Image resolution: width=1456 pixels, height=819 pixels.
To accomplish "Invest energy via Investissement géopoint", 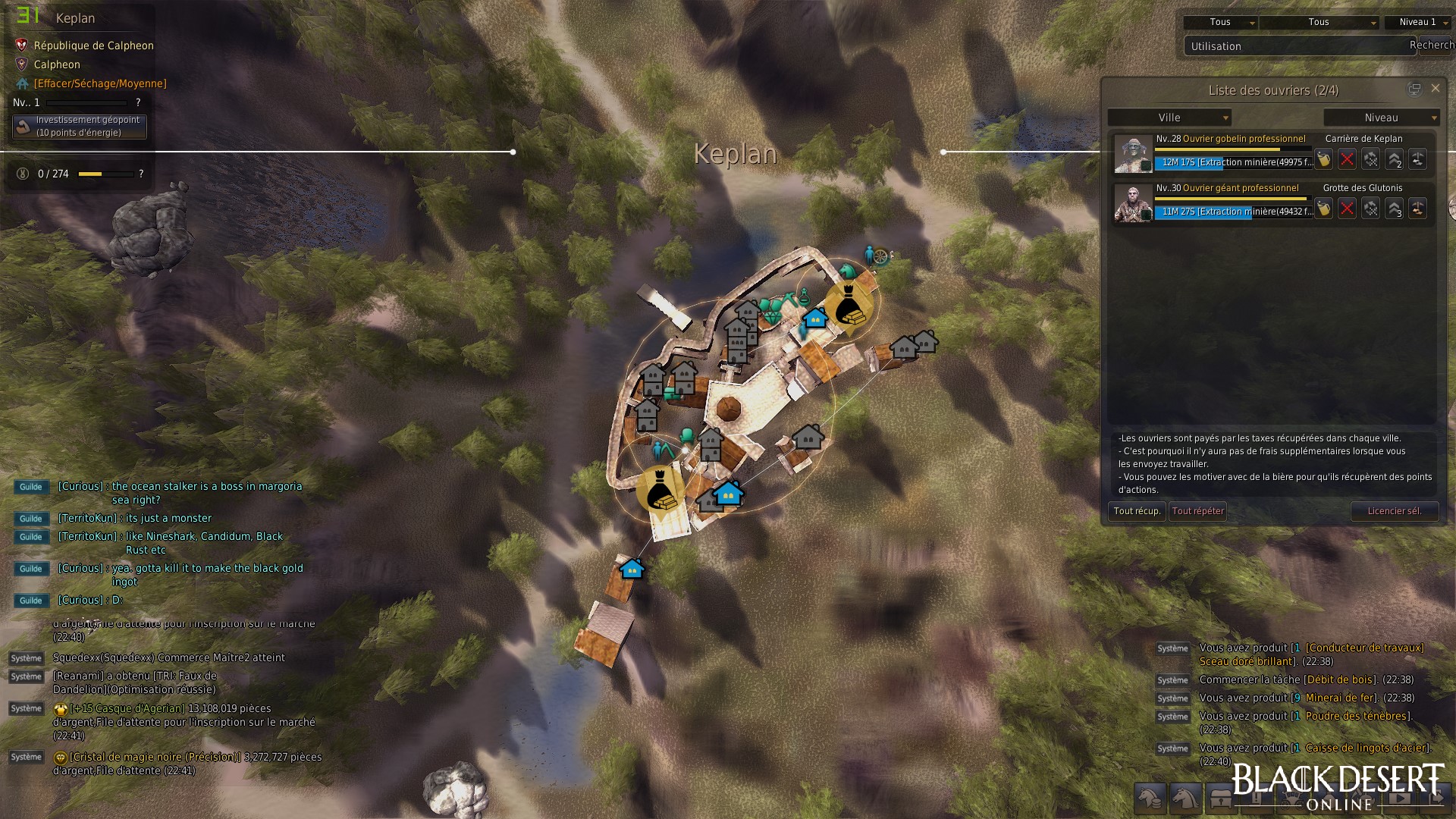I will 80,127.
